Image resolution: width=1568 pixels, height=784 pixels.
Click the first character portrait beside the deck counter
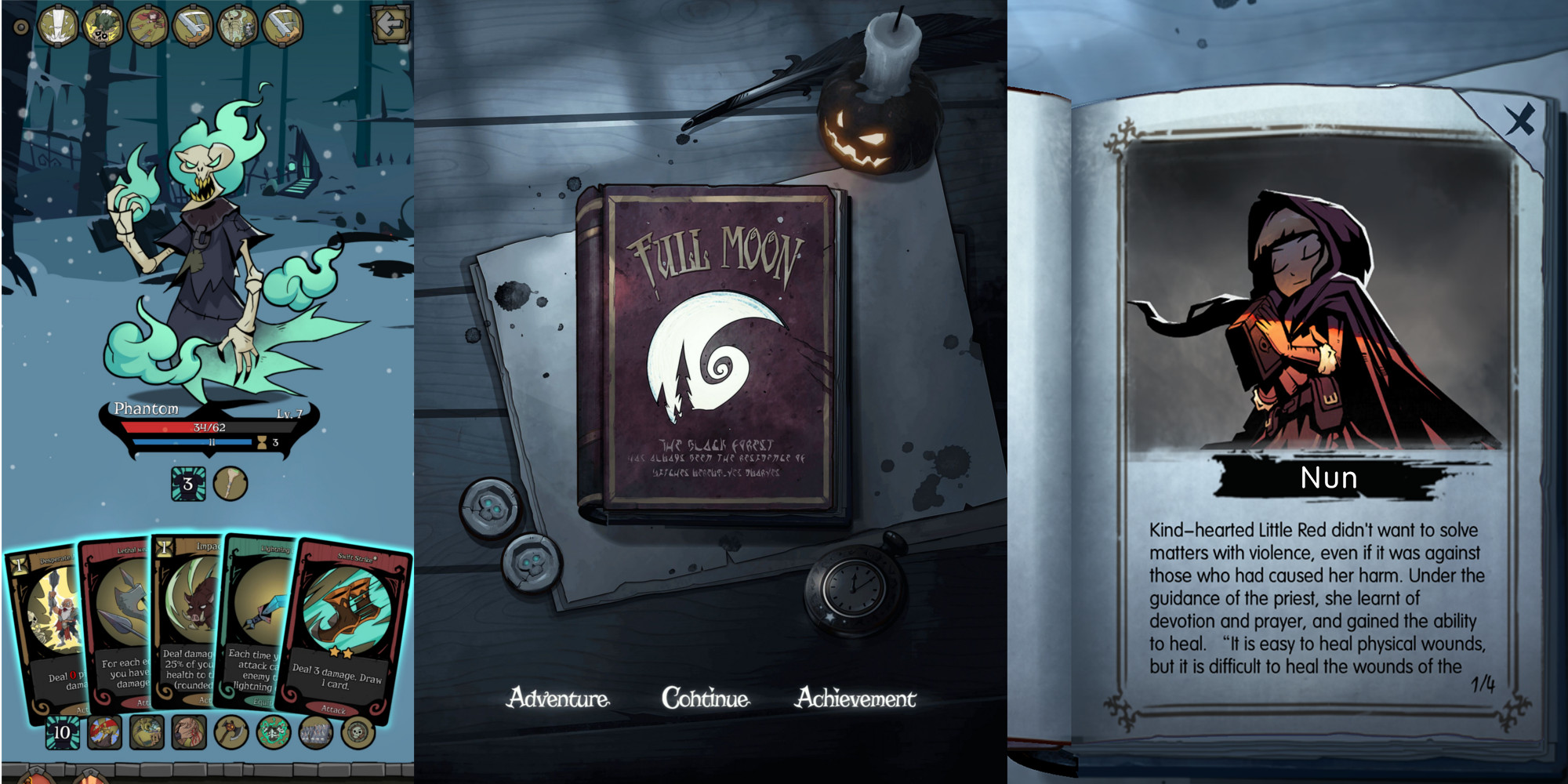[104, 731]
